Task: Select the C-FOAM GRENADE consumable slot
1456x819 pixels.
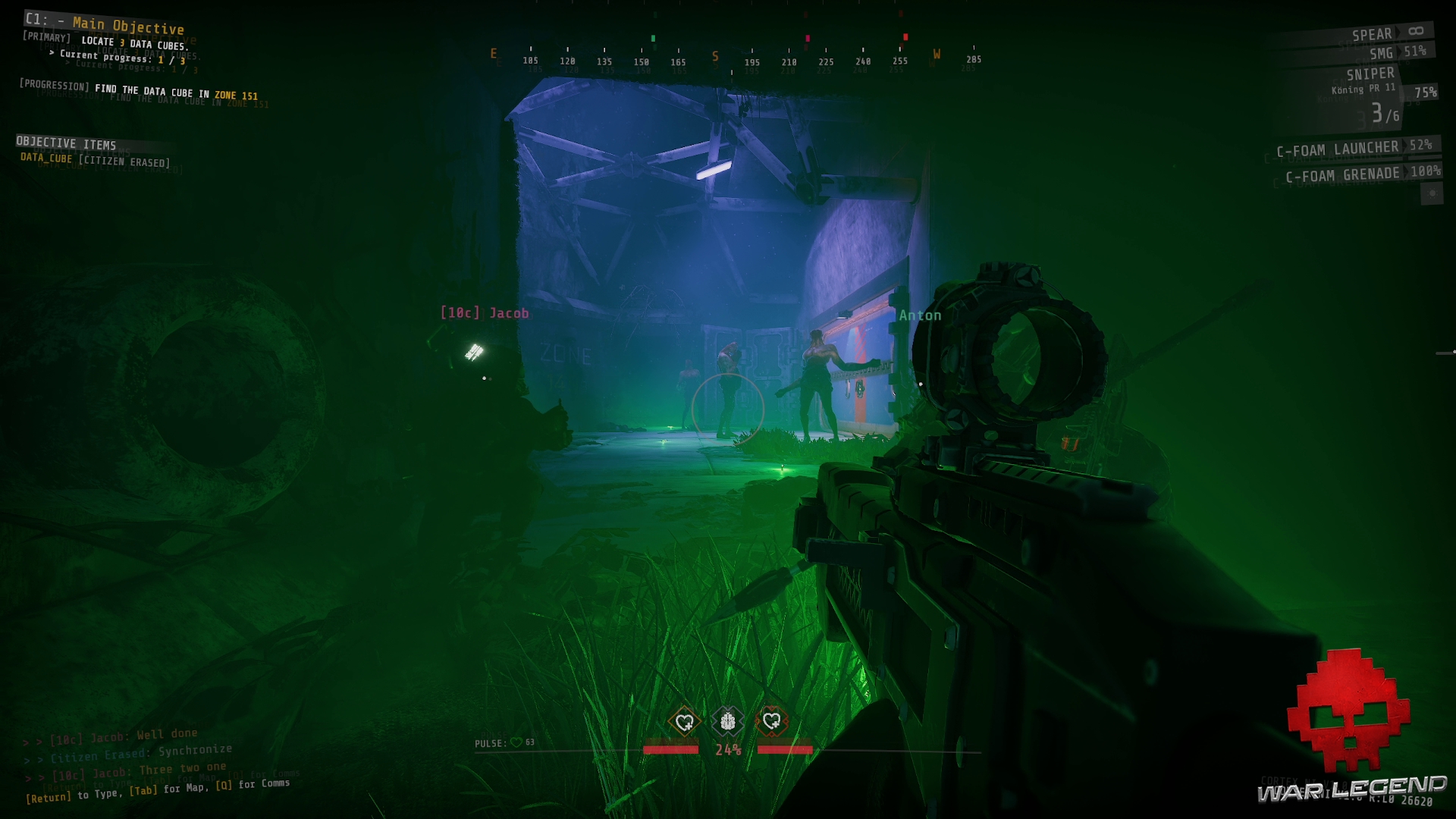Action: (x=1342, y=174)
